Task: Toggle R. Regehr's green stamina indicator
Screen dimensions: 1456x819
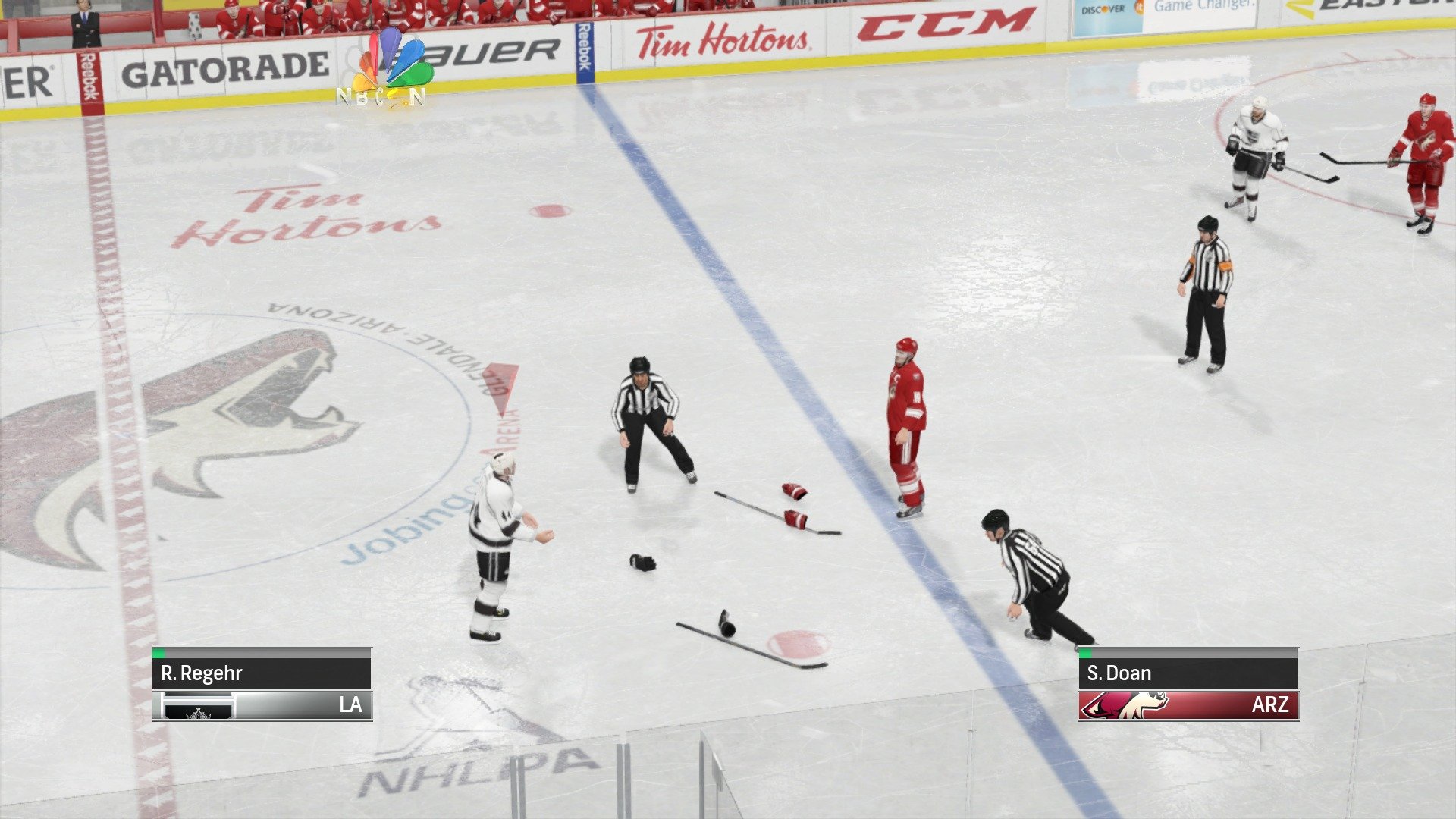Action: coord(158,653)
